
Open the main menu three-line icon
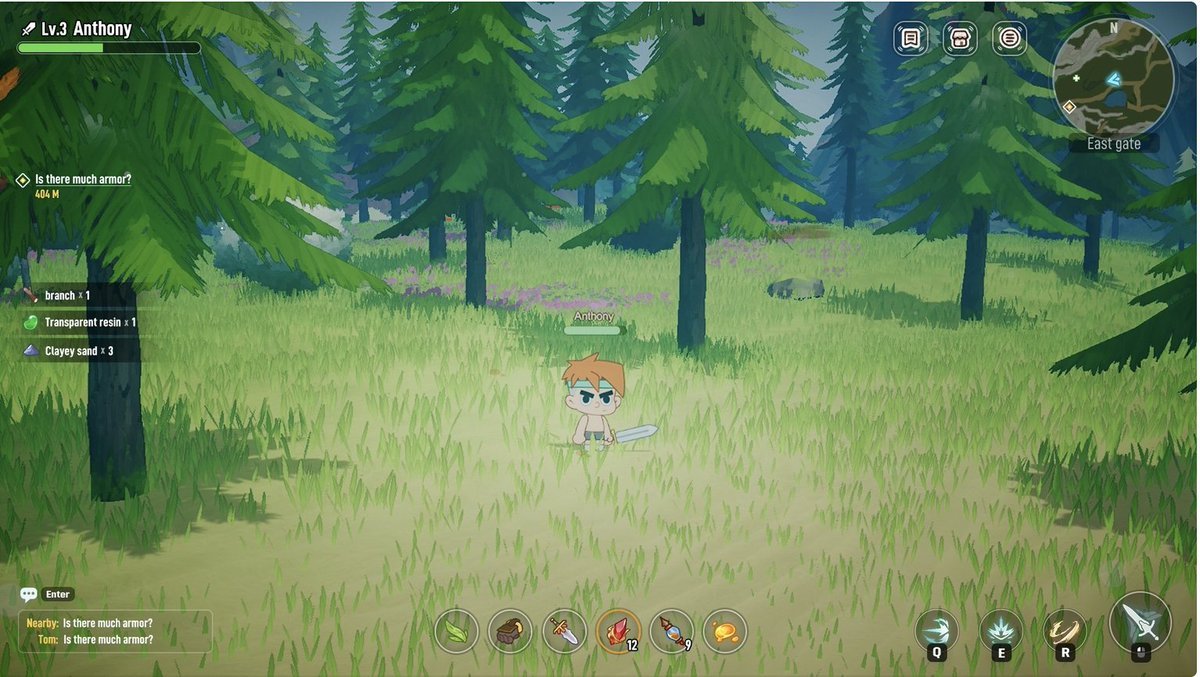1010,39
